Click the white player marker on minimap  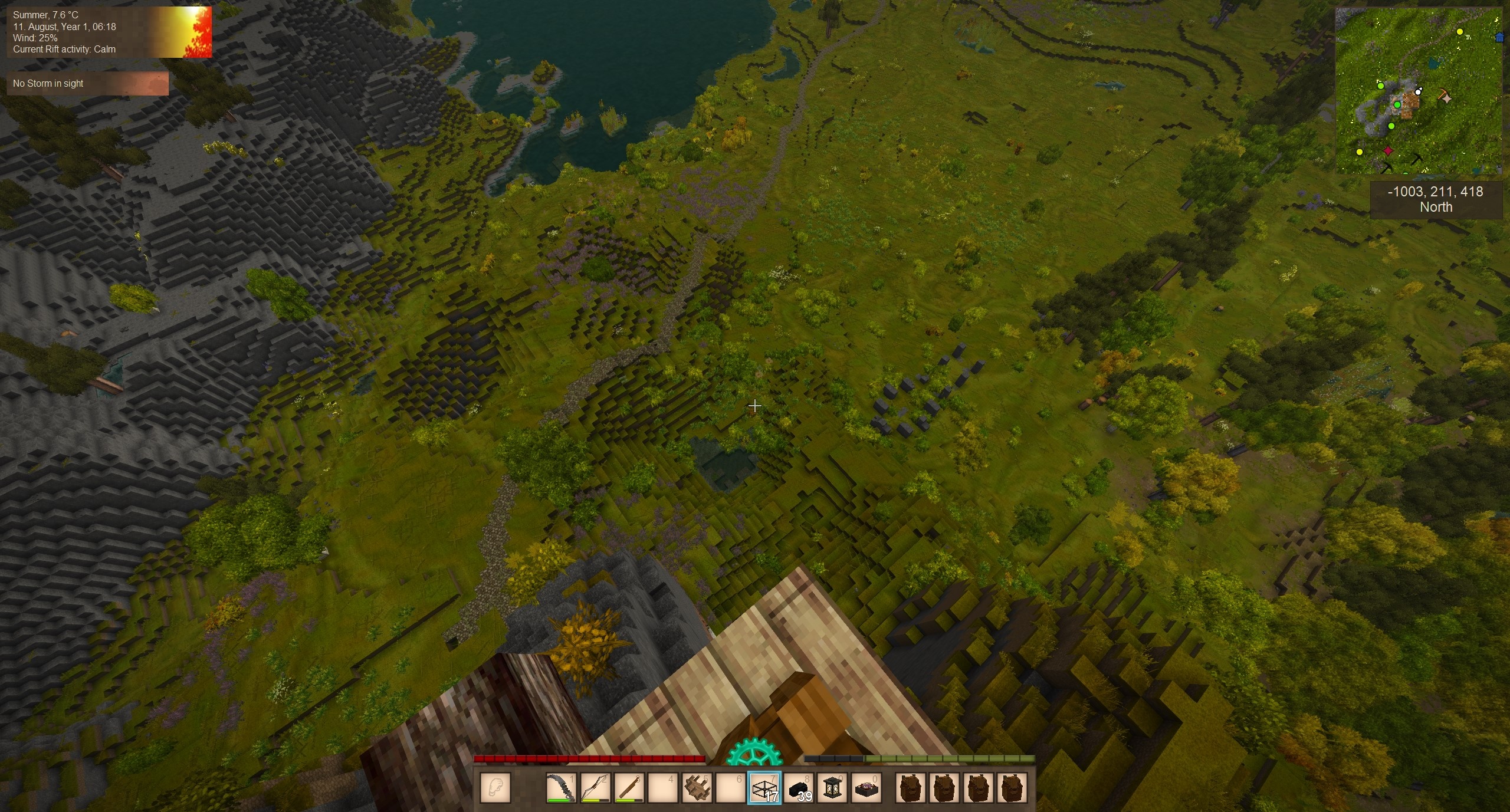[1418, 91]
